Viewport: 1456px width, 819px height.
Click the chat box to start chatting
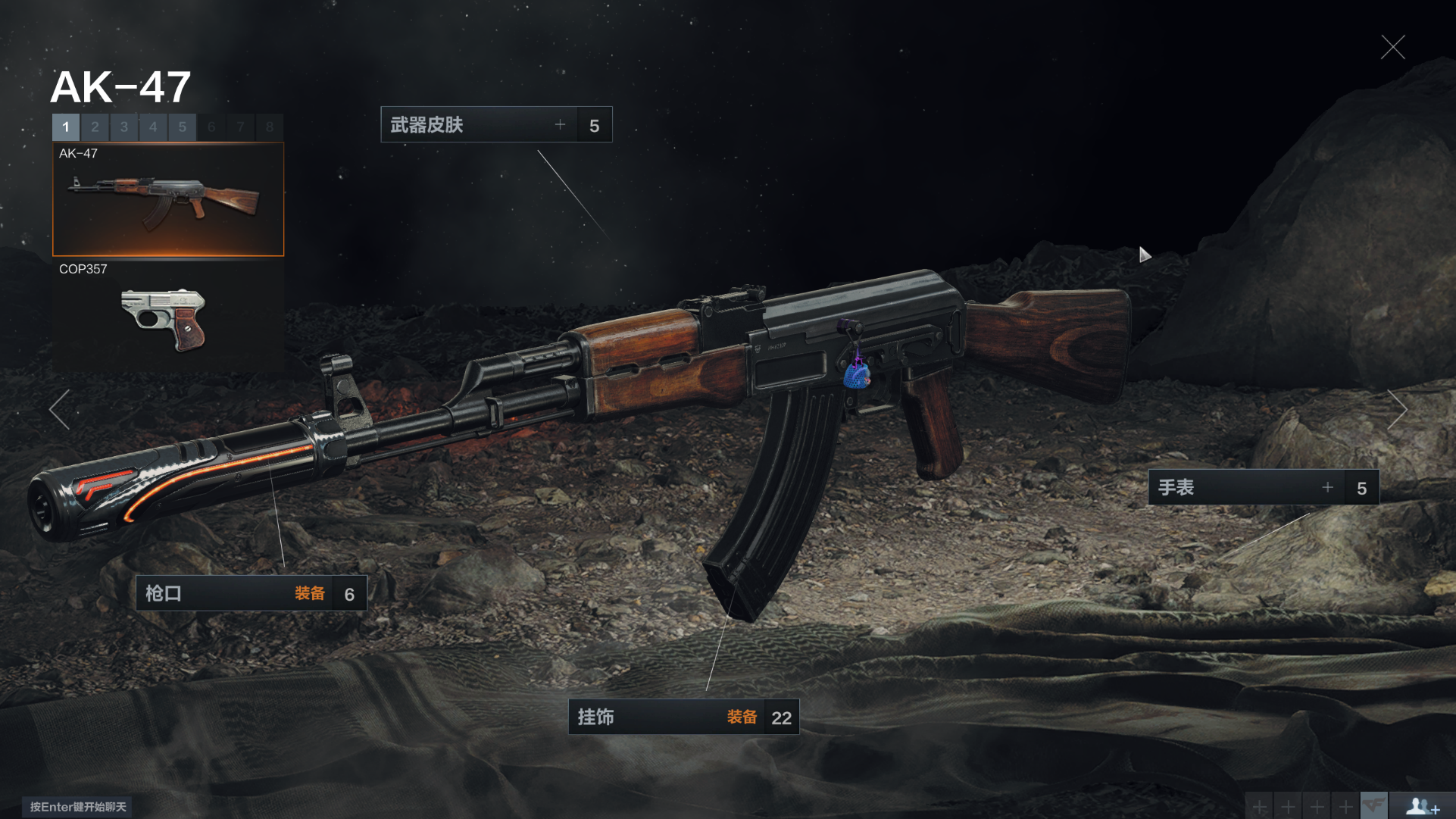[78, 807]
